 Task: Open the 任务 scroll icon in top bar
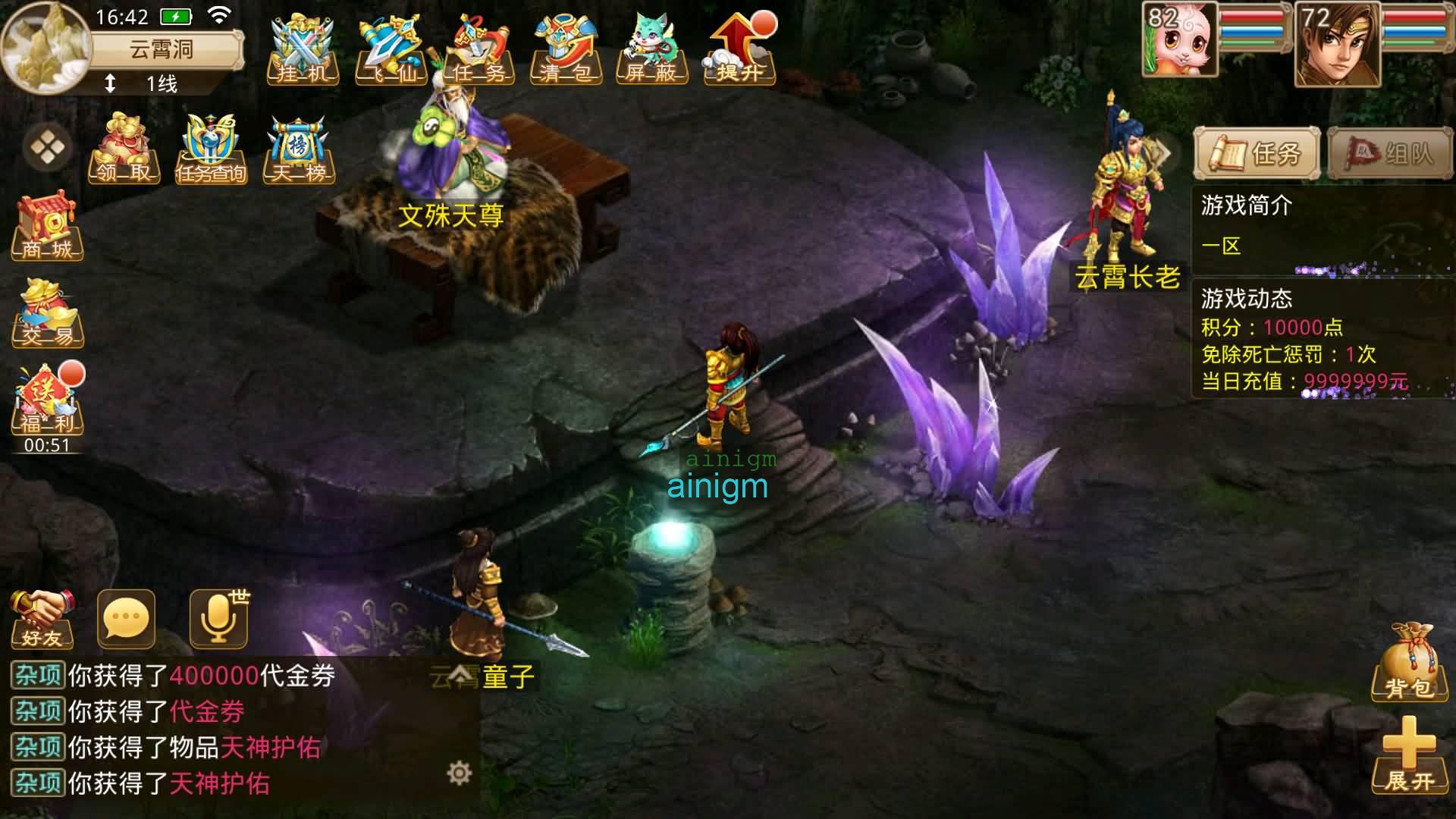pyautogui.click(x=479, y=51)
